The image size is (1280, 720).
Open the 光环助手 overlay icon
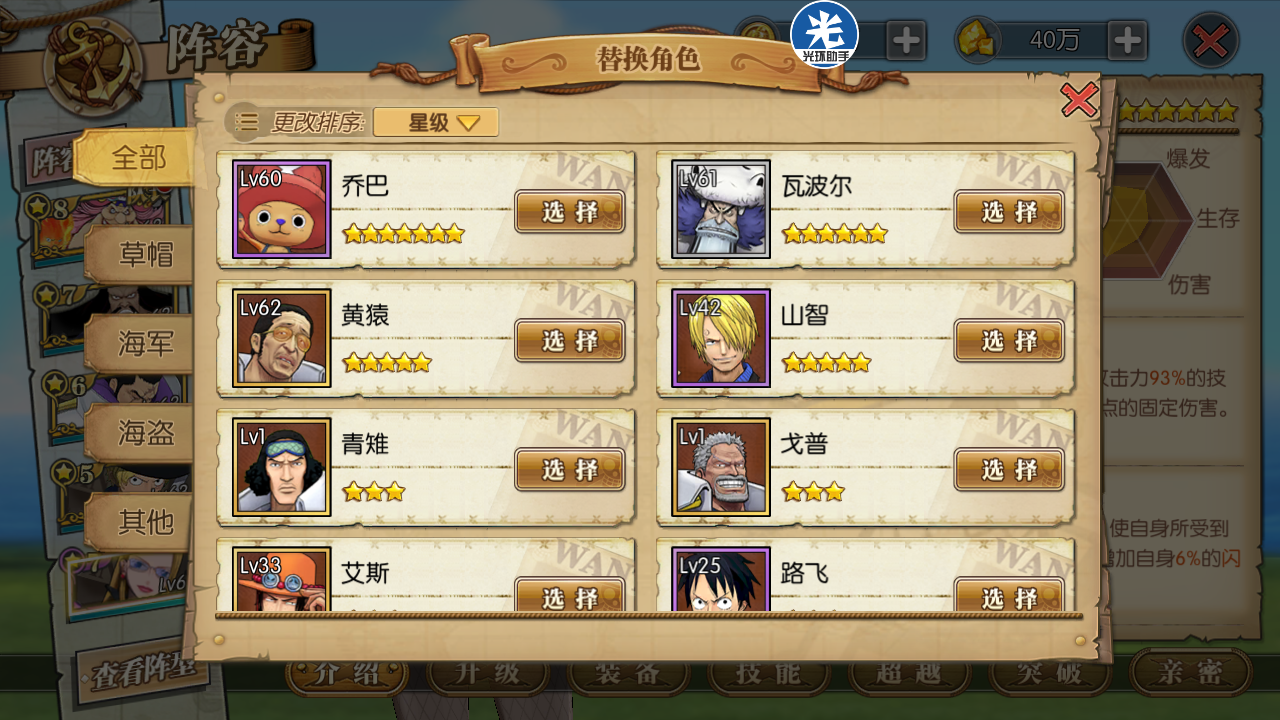[x=824, y=33]
